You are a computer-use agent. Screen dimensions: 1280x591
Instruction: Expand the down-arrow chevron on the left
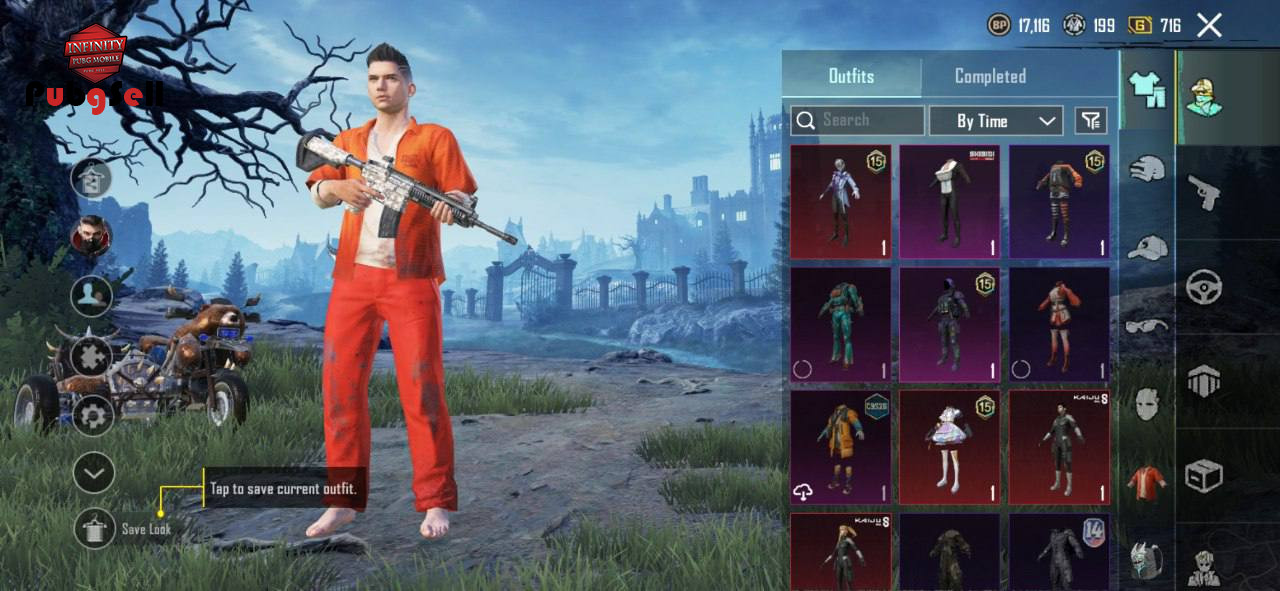pyautogui.click(x=94, y=473)
